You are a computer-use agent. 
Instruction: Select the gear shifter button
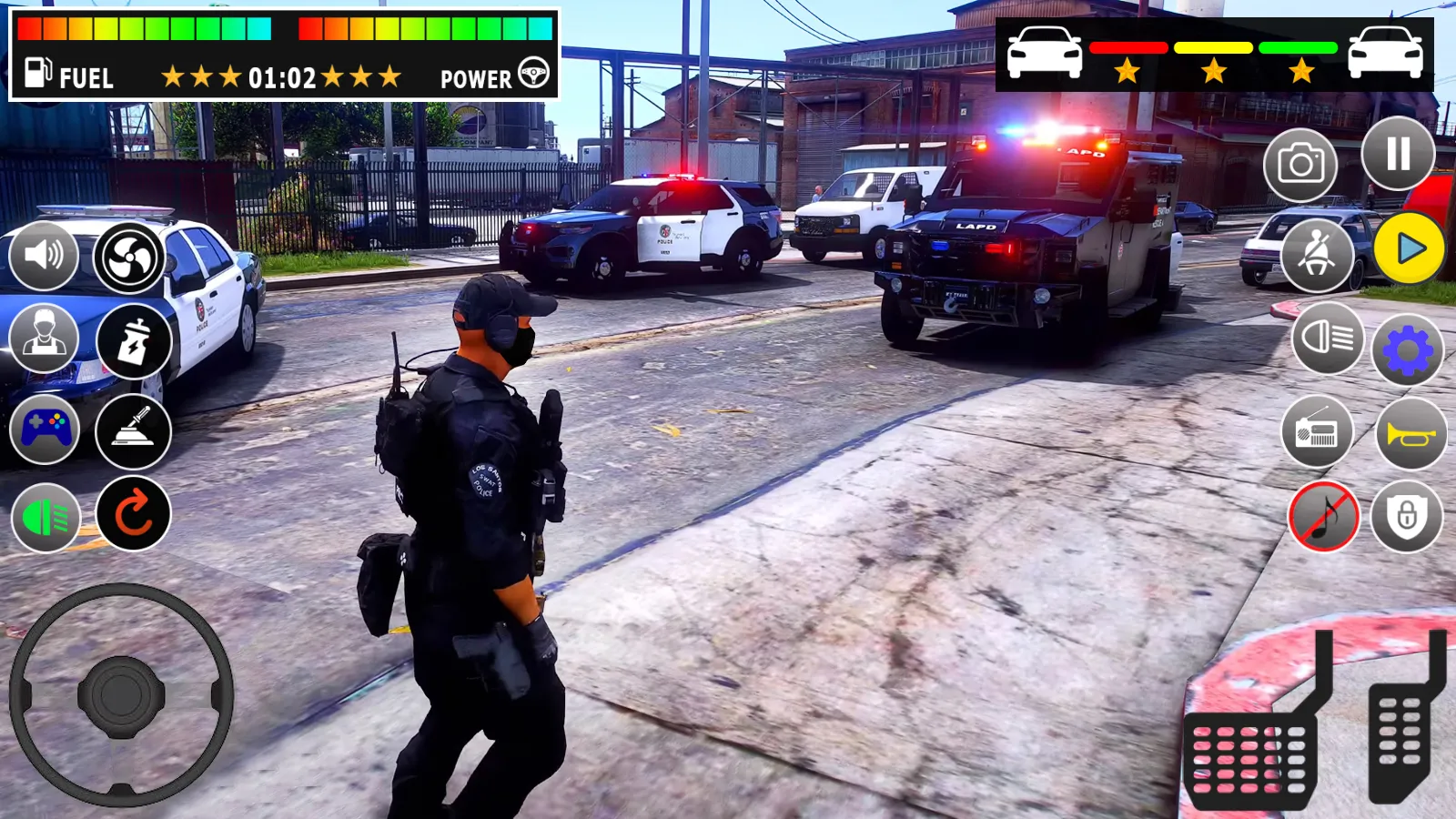click(x=134, y=431)
